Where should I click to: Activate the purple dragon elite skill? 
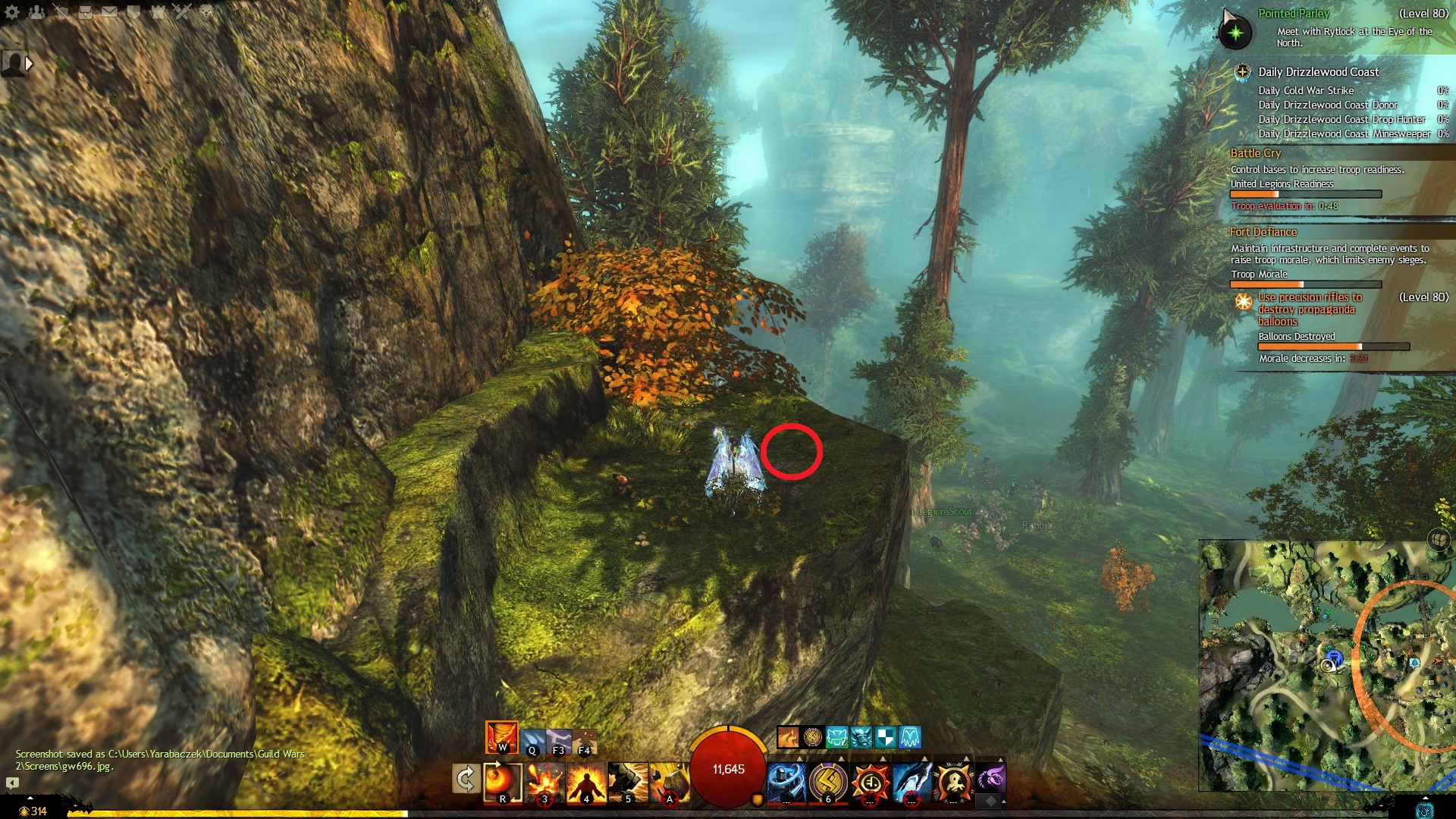tap(990, 778)
